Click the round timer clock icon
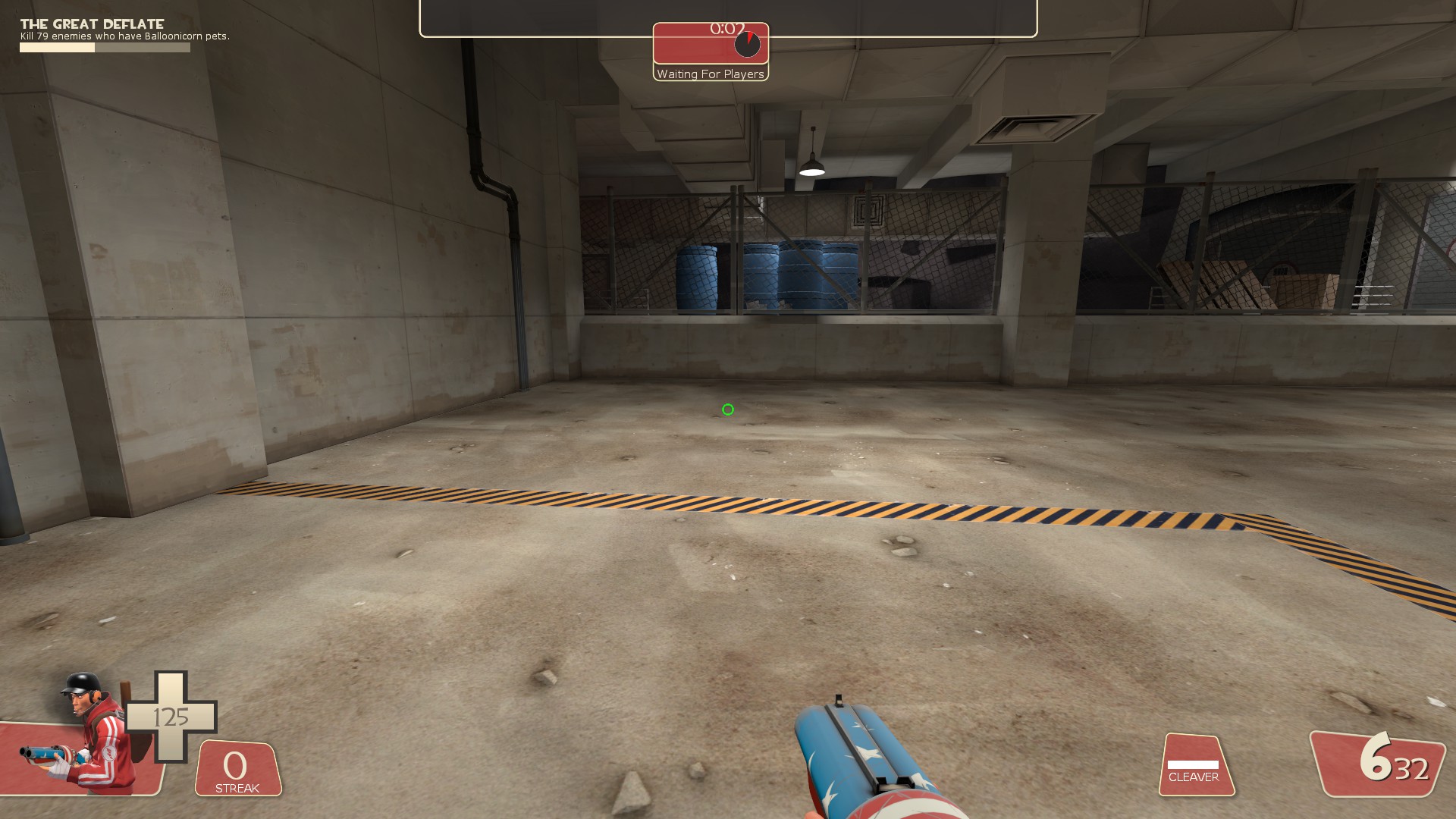Viewport: 1456px width, 819px height. (747, 45)
